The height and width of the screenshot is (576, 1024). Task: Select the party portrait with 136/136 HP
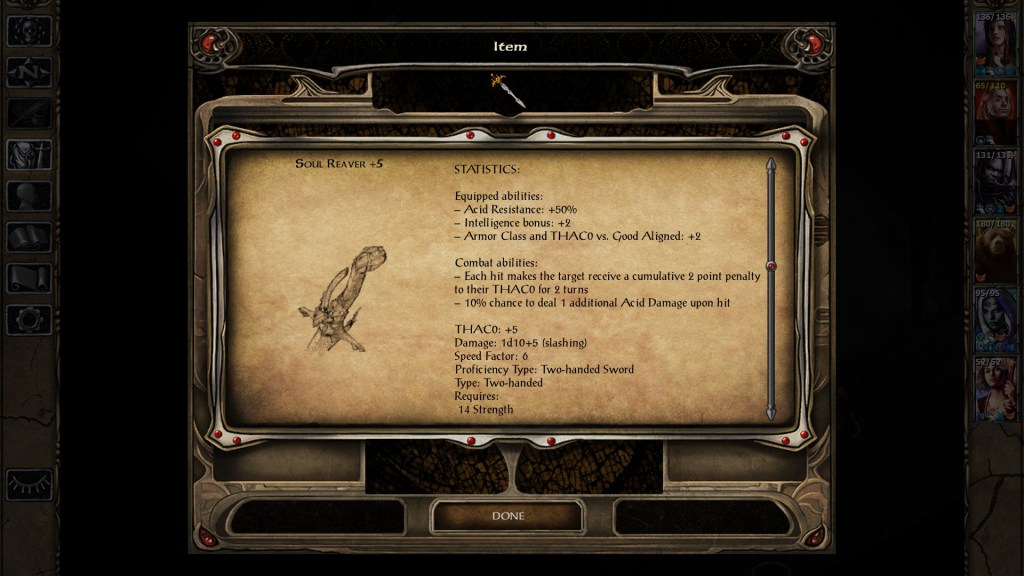tap(996, 46)
